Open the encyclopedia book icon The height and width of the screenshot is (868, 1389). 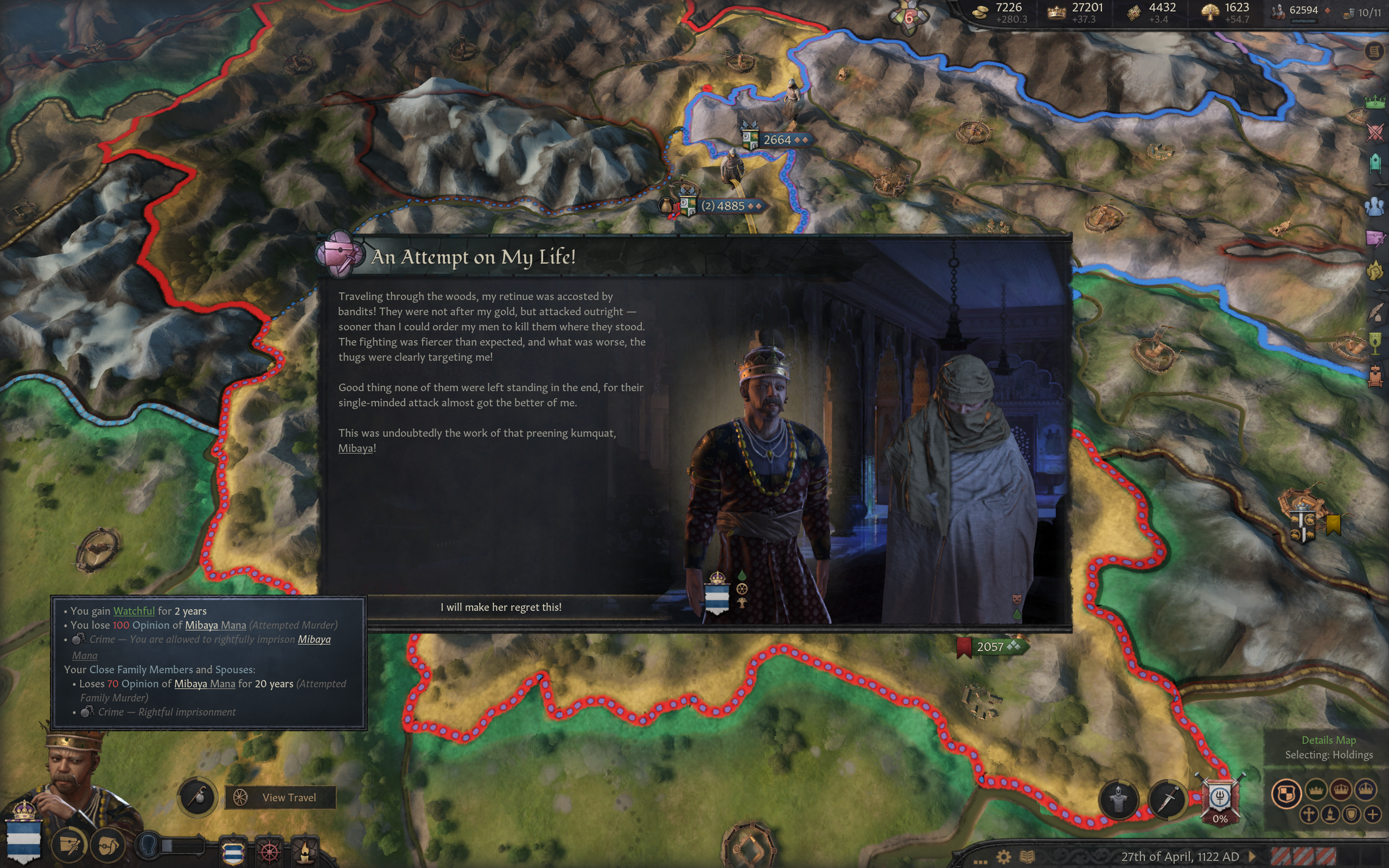click(1027, 857)
